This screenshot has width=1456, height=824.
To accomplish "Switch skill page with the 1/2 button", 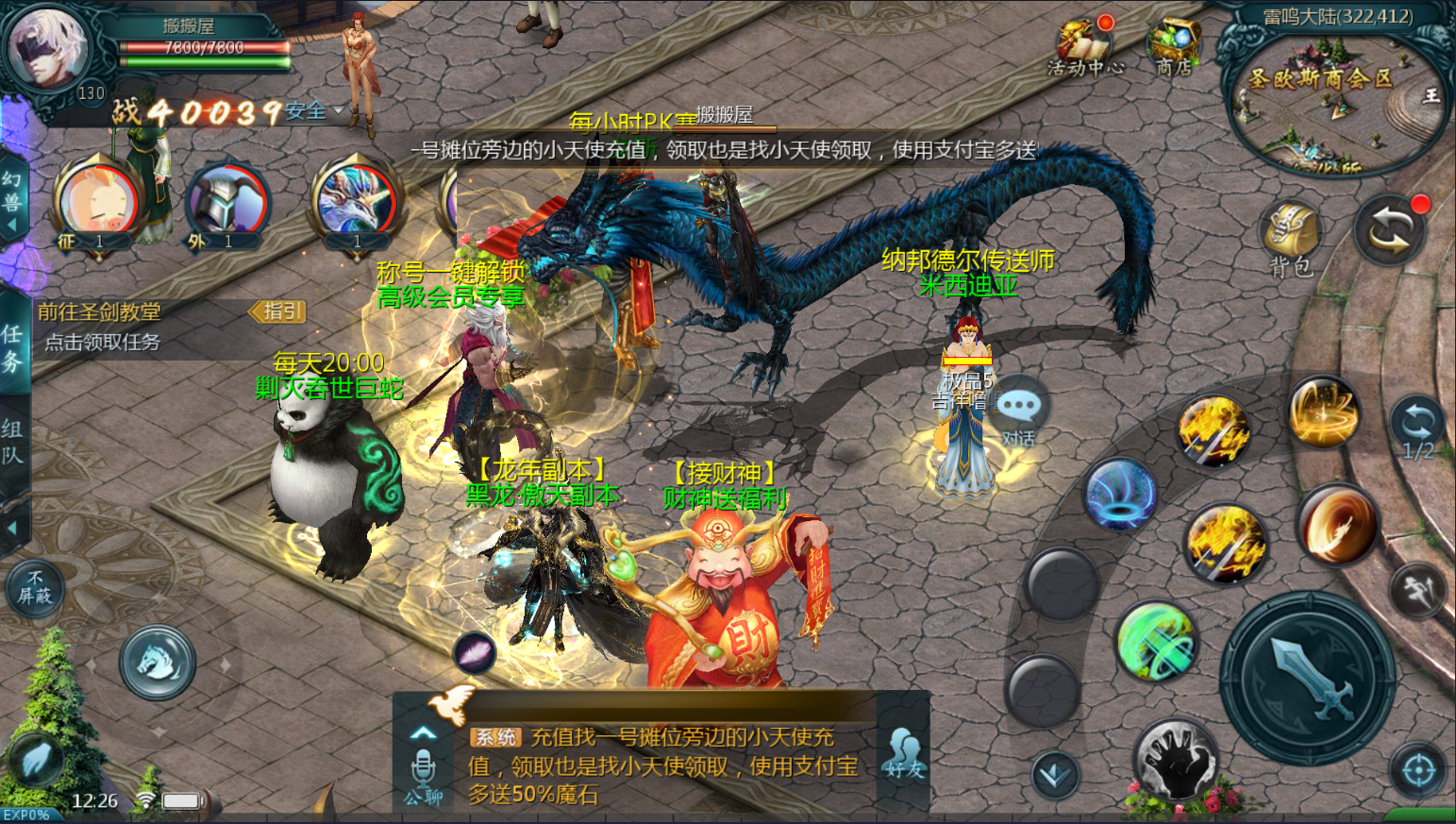I will pyautogui.click(x=1418, y=430).
